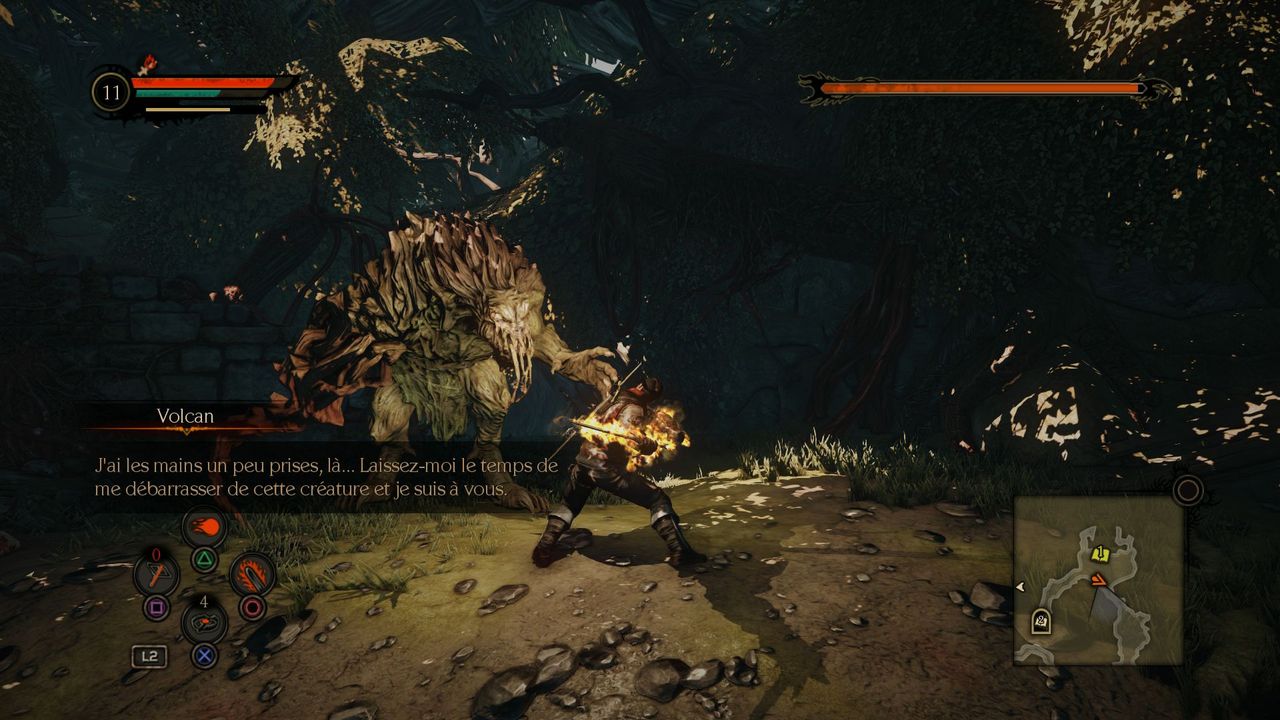The width and height of the screenshot is (1280, 720).
Task: Select the trap item slot showing 4
Action: click(x=205, y=623)
